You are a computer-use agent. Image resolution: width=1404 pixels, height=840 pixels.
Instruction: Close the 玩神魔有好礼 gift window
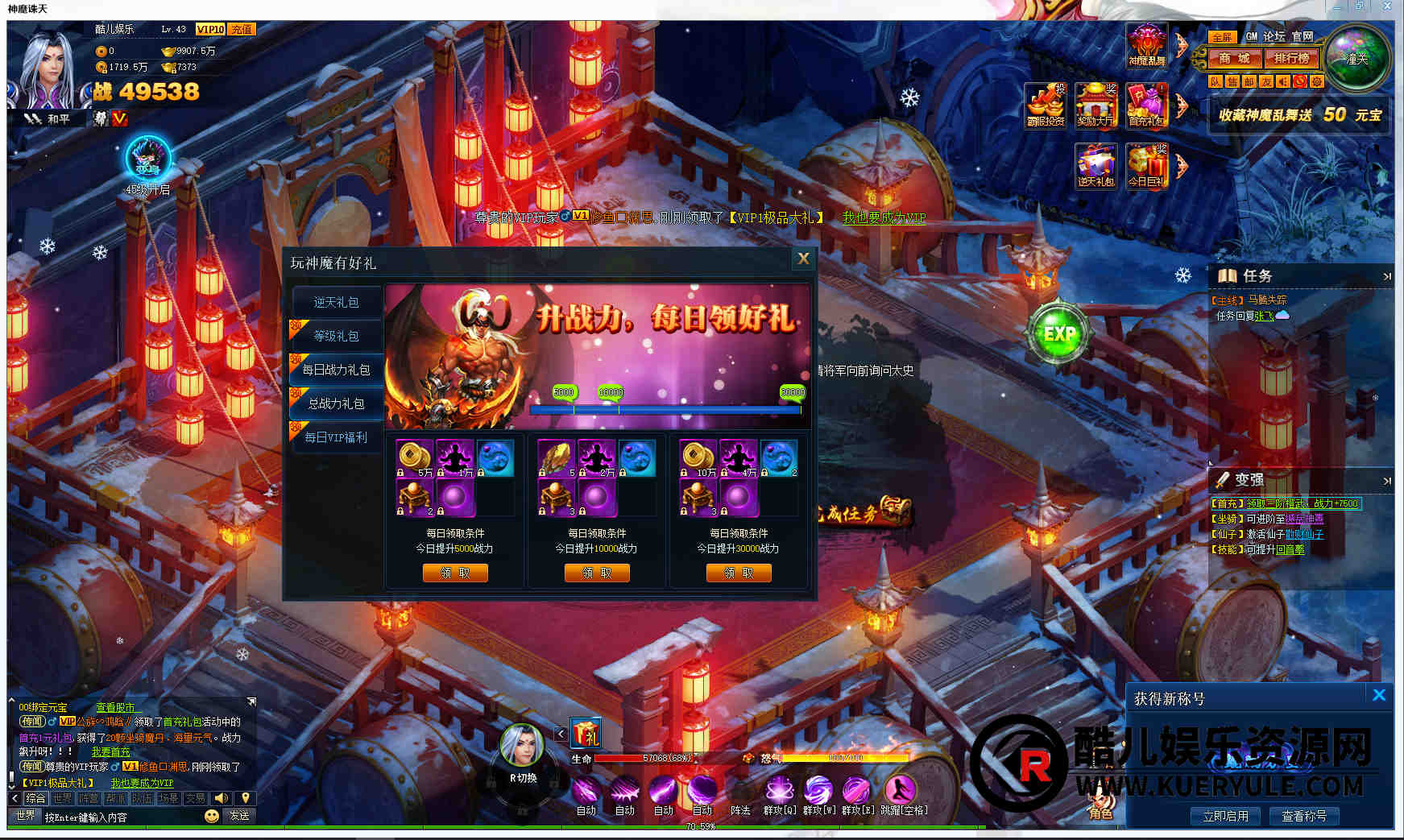(803, 259)
